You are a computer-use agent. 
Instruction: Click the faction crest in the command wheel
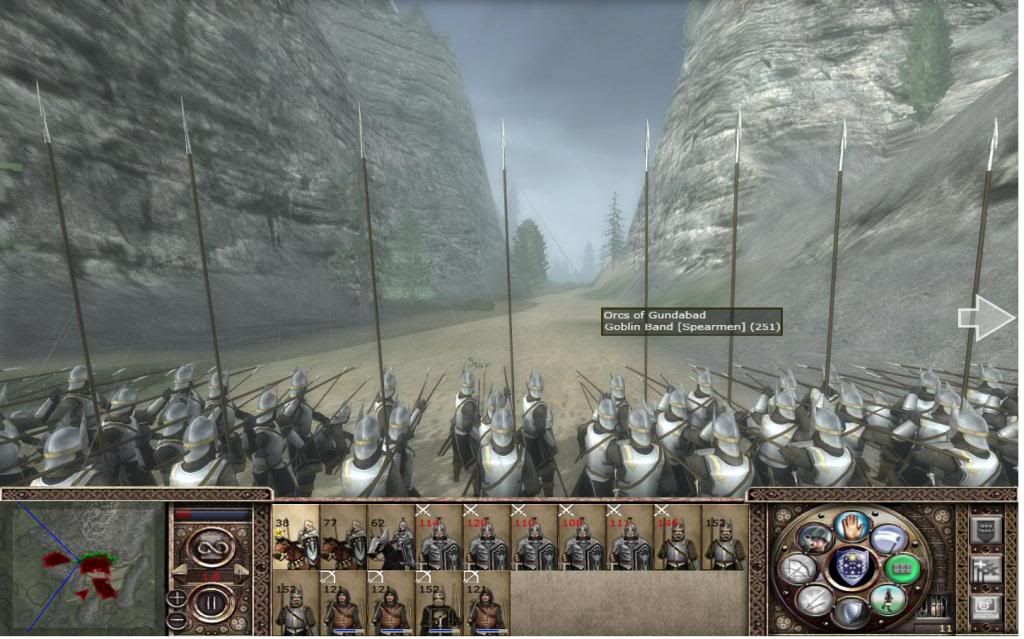coord(851,567)
